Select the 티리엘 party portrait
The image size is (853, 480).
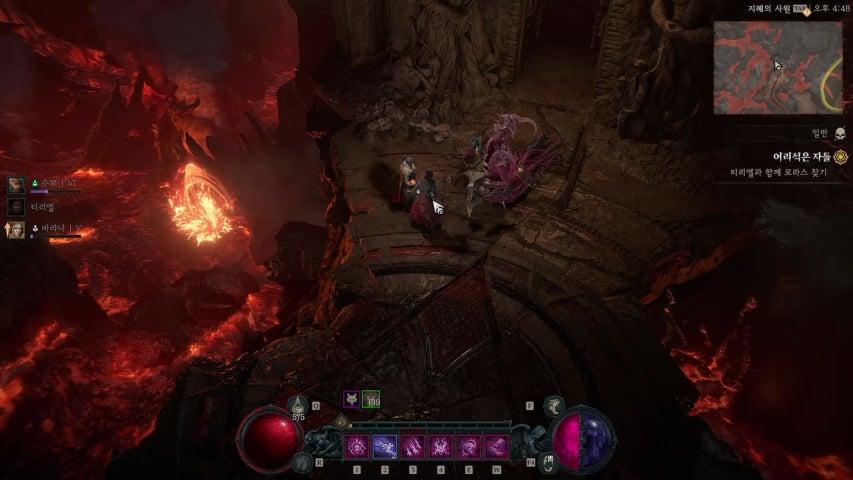point(17,207)
